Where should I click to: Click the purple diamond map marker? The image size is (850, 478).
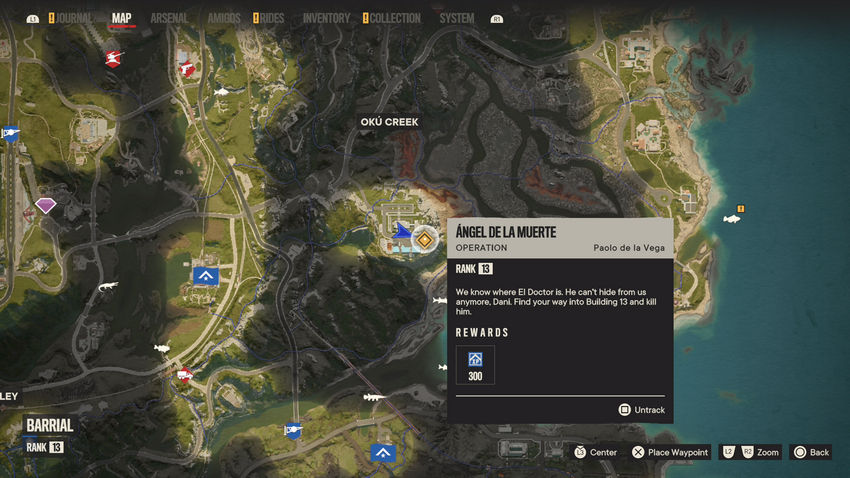click(46, 205)
